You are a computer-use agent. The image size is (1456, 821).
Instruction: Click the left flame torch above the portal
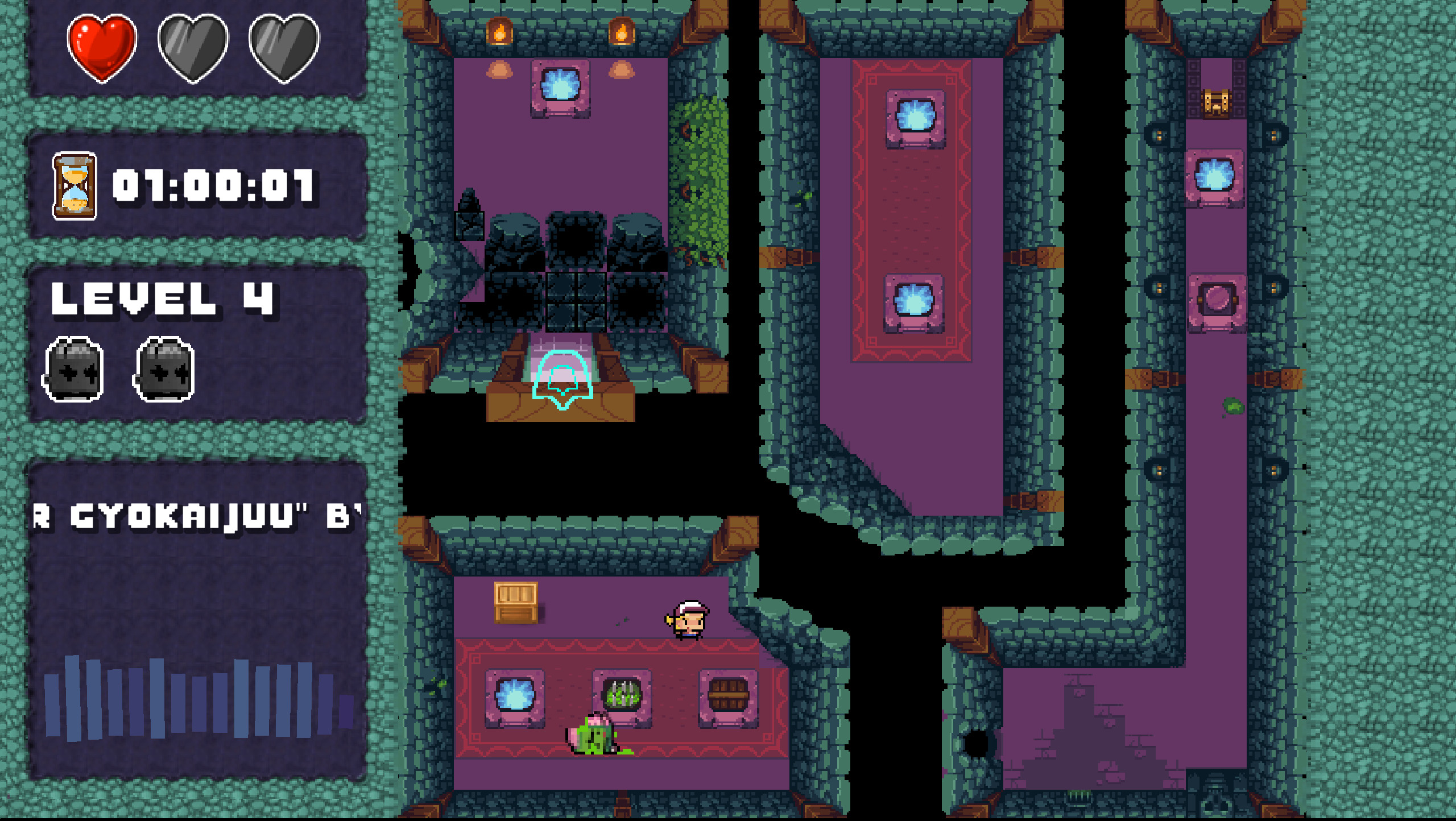pyautogui.click(x=500, y=31)
